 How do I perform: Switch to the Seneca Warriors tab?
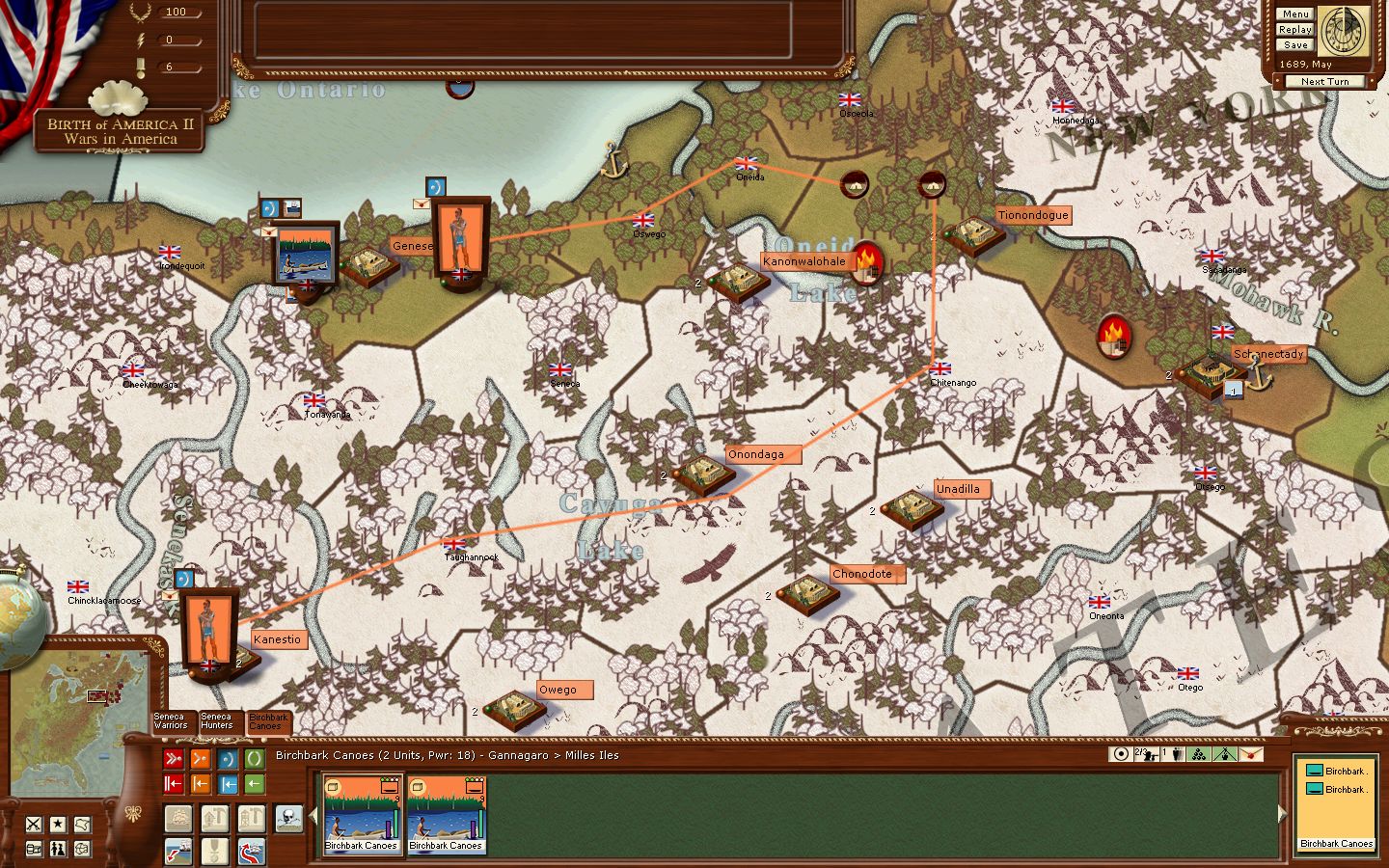(x=171, y=721)
